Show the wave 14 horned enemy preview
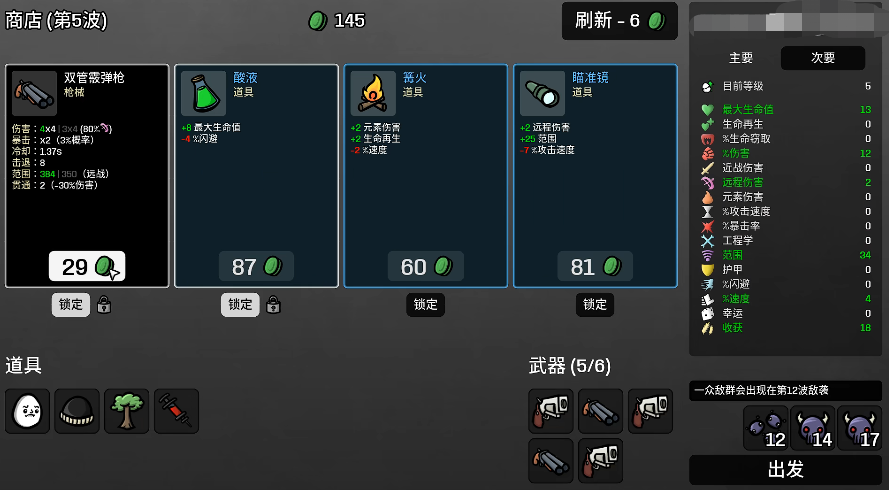The height and width of the screenshot is (490, 889). click(x=813, y=428)
